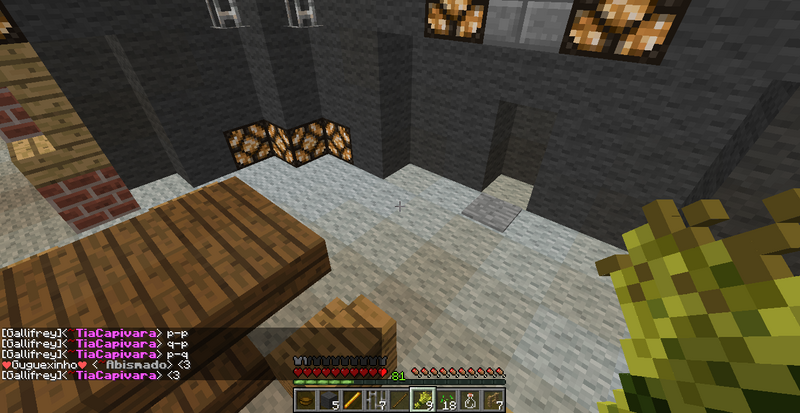Screen dimensions: 800x413
Task: Select the bowl hotbar slot
Action: pos(306,400)
